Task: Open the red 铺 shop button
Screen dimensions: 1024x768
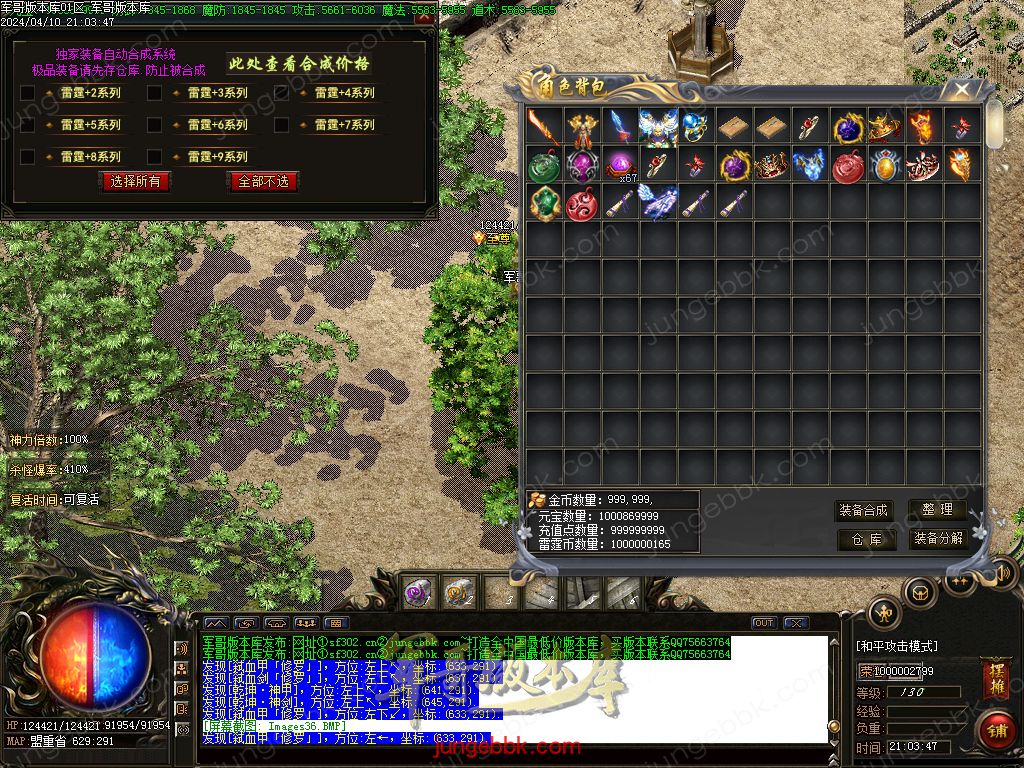Action: (994, 730)
